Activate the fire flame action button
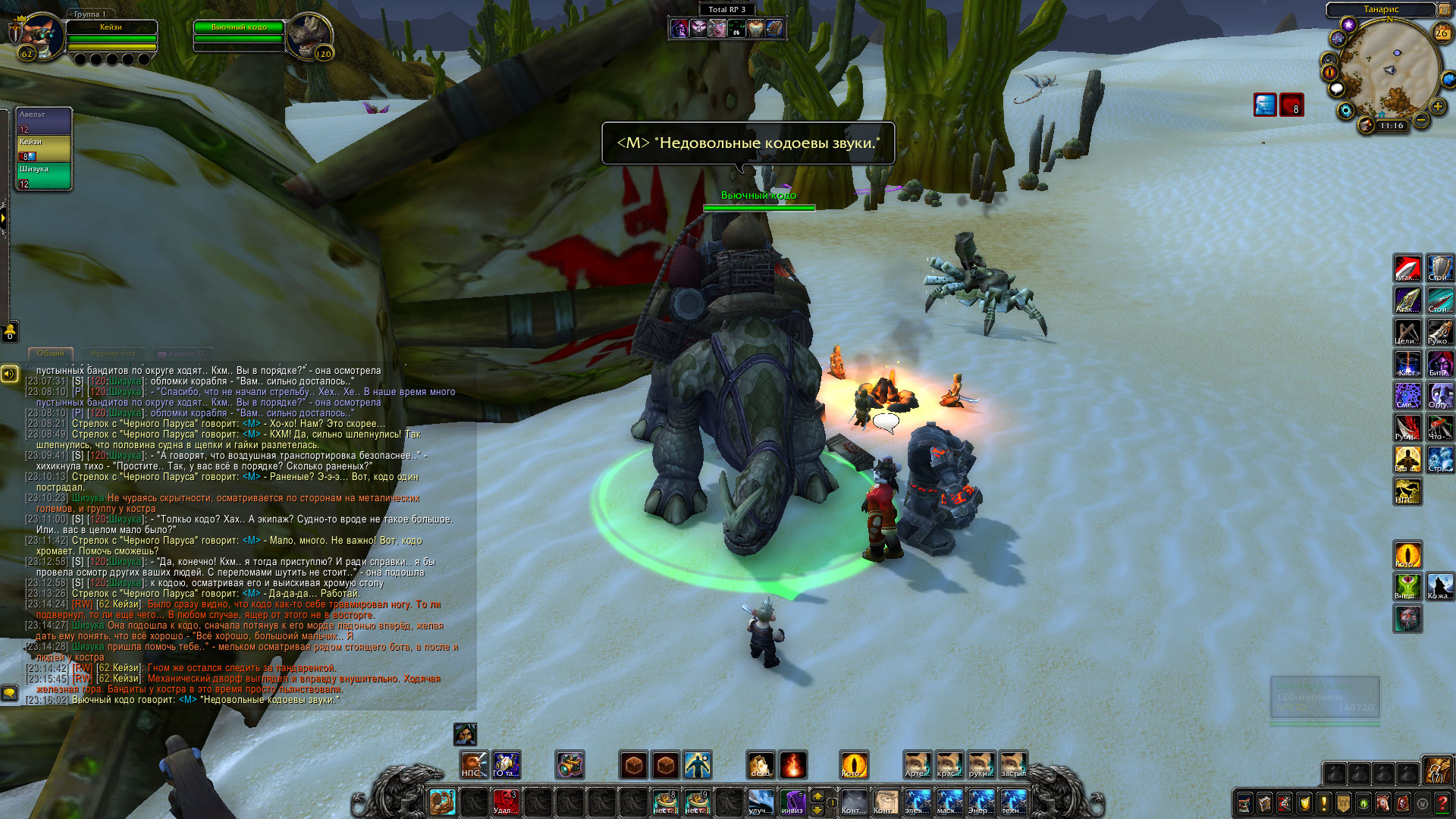This screenshot has height=819, width=1456. click(792, 765)
